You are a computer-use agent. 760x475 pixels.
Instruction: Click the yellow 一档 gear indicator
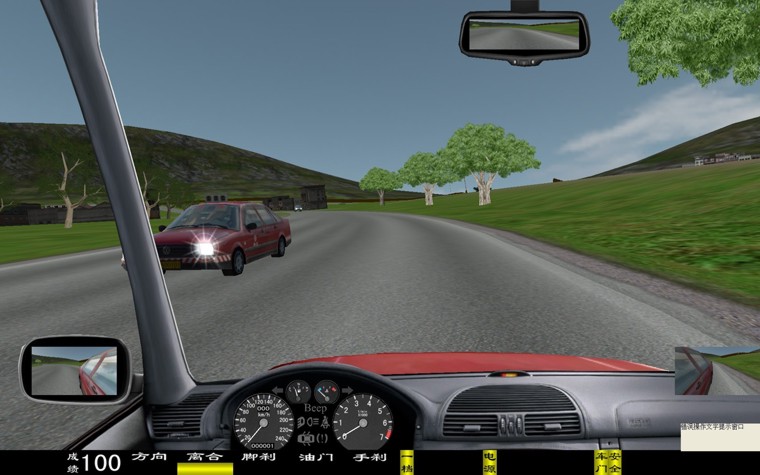coord(406,460)
